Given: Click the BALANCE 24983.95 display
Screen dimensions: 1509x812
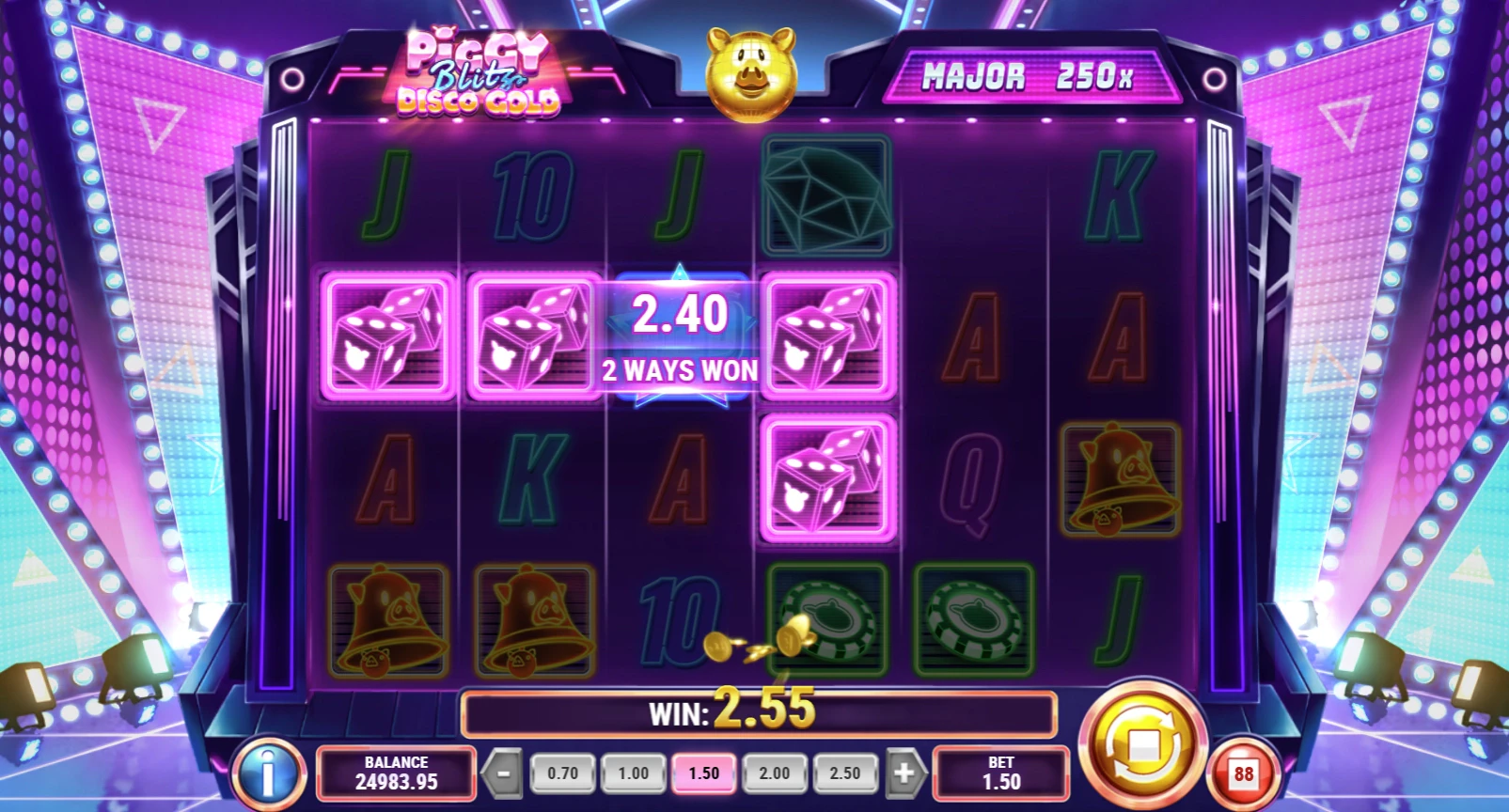Looking at the screenshot, I should tap(396, 773).
